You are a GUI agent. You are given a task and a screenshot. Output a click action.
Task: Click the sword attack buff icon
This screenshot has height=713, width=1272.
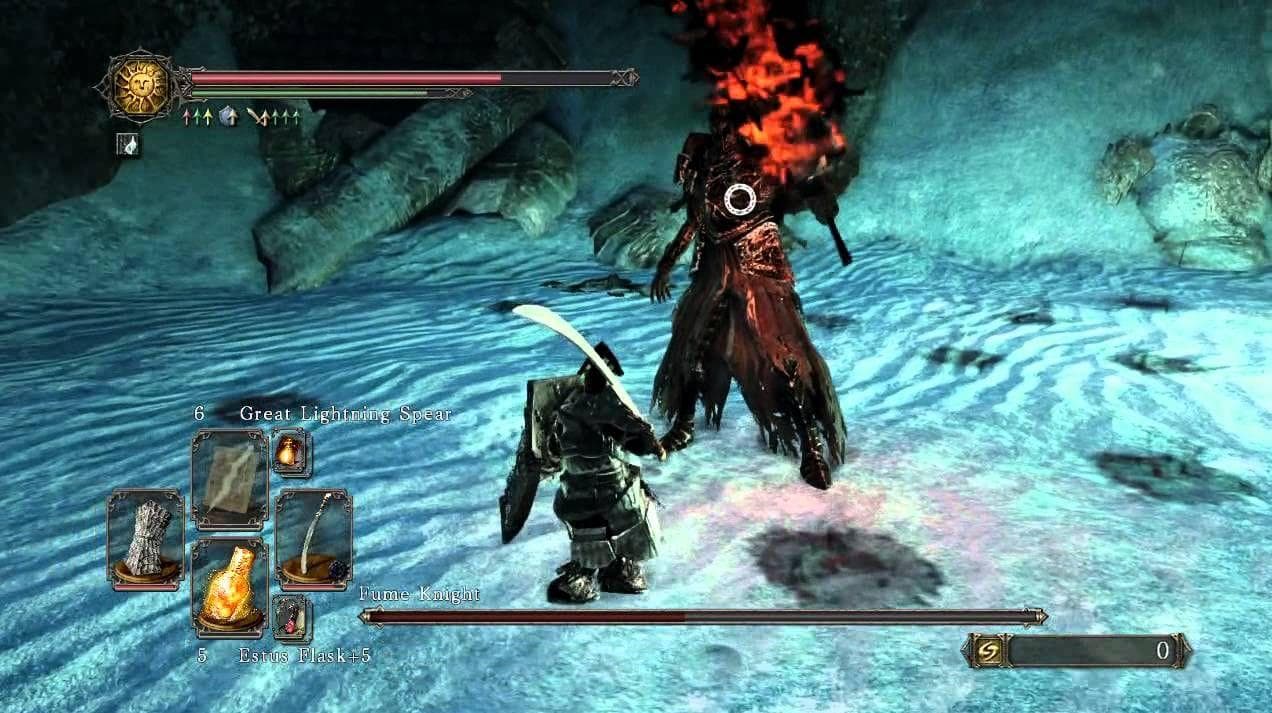[259, 118]
